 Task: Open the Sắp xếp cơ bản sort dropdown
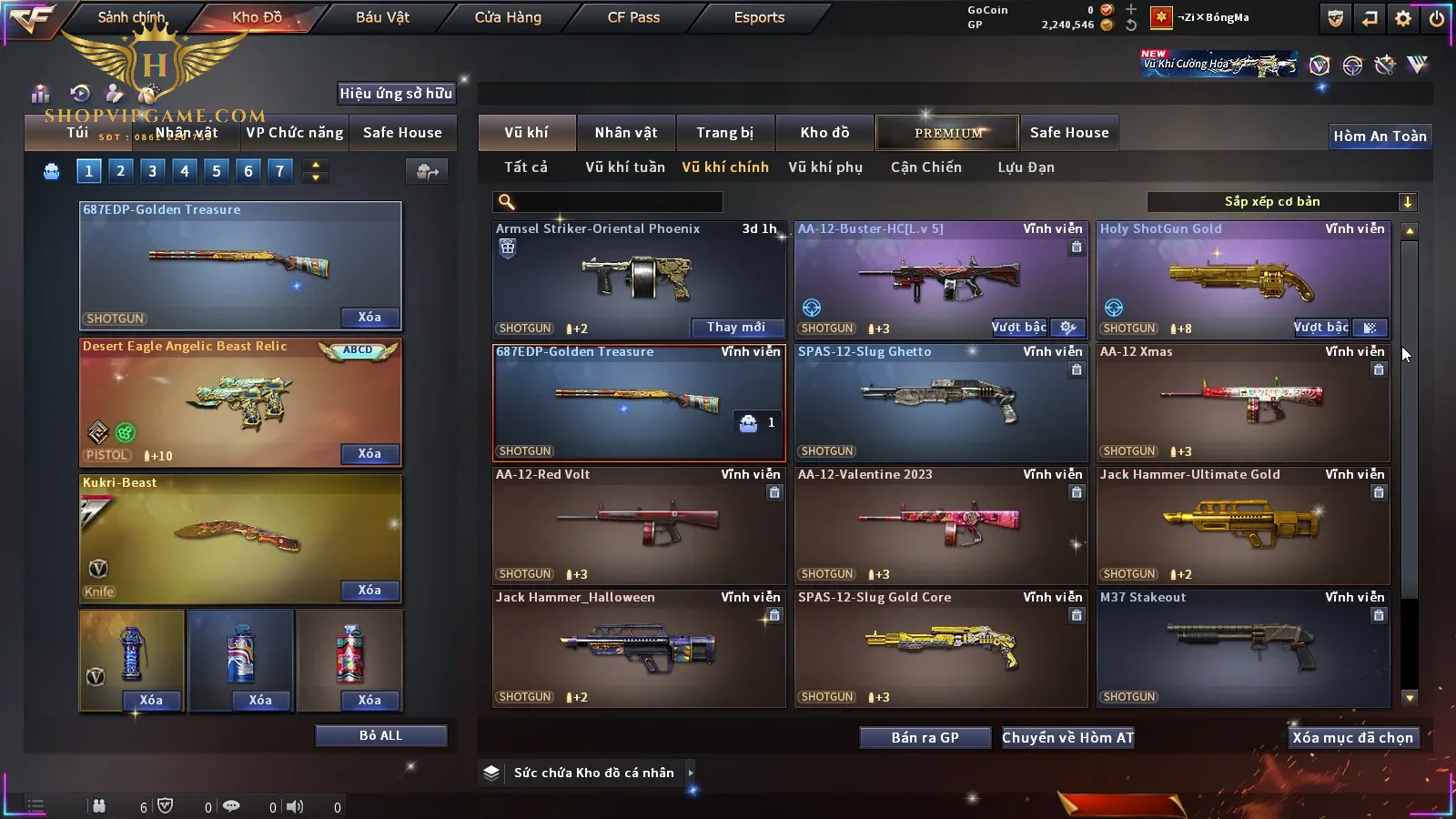(x=1281, y=202)
